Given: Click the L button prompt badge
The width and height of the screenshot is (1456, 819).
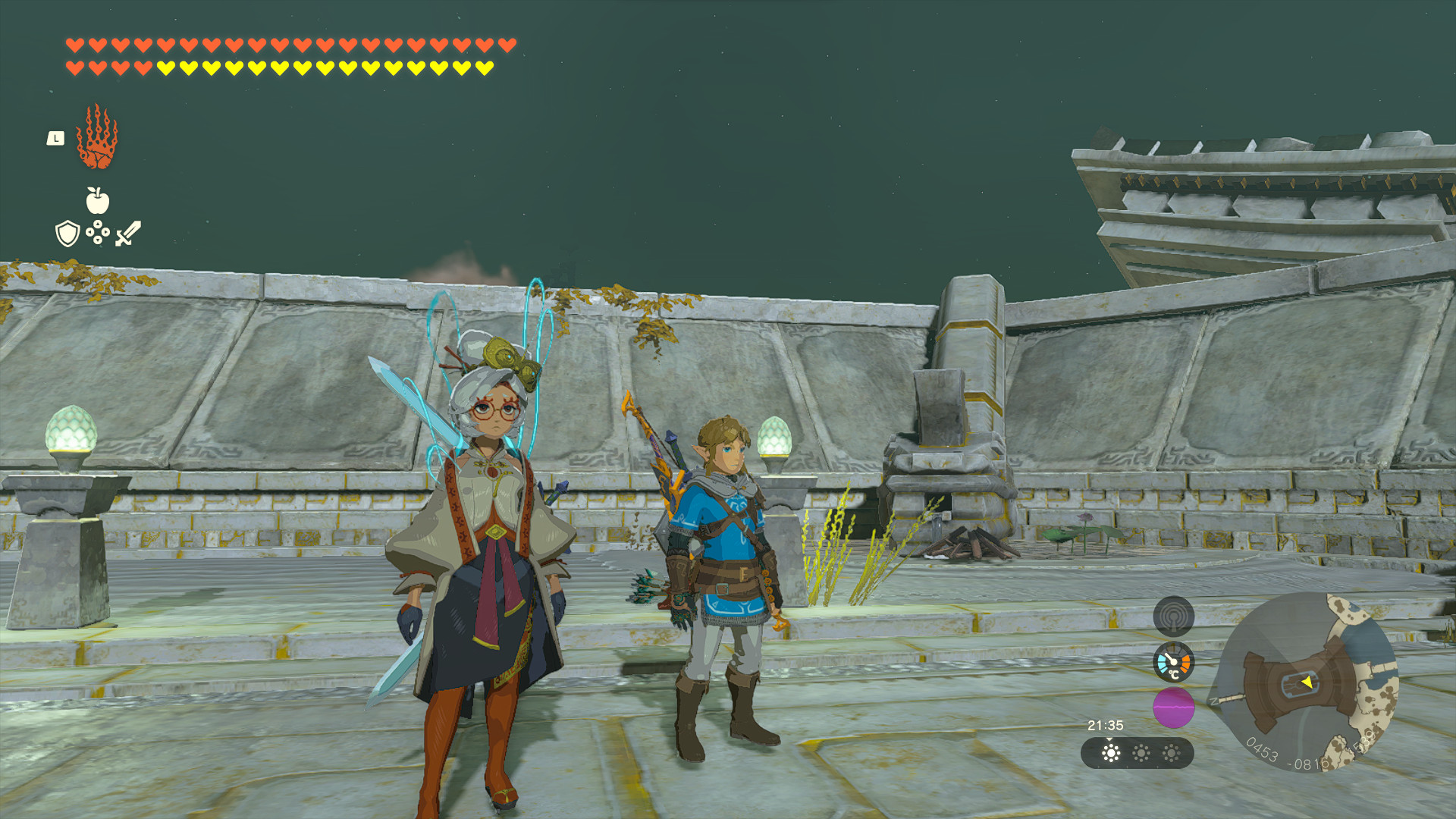Looking at the screenshot, I should click(x=55, y=138).
